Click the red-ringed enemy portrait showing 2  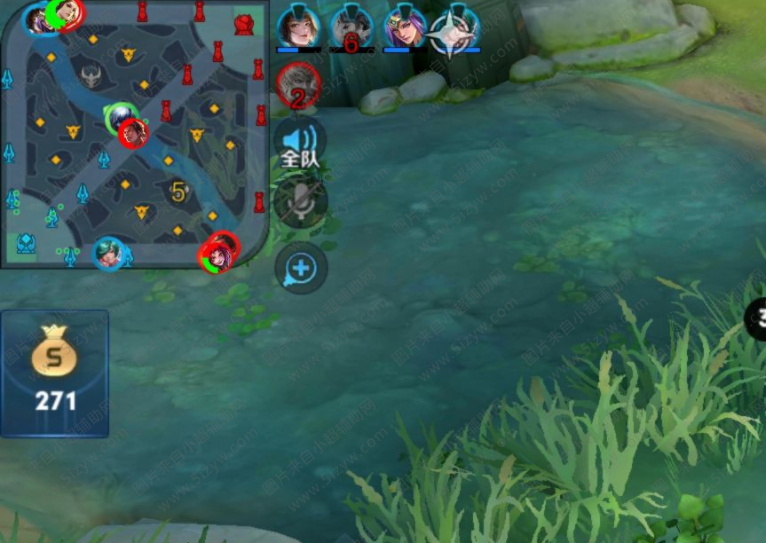pos(298,85)
